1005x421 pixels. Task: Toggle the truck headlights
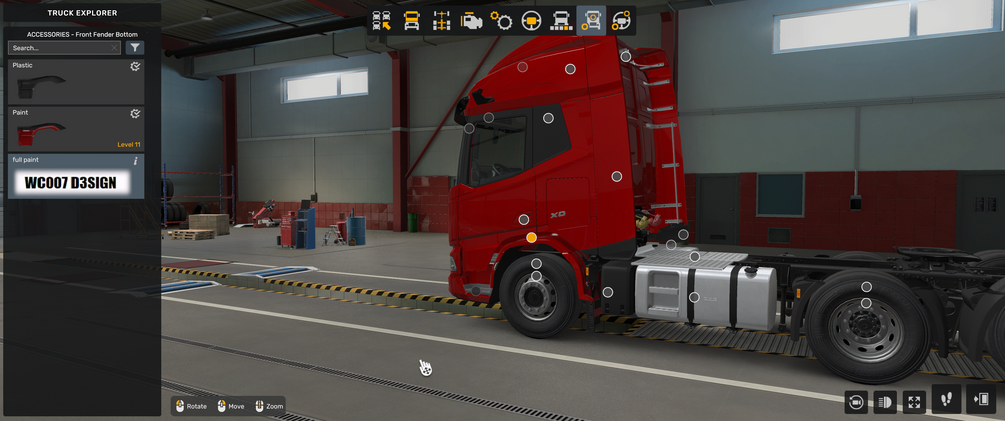pyautogui.click(x=885, y=401)
